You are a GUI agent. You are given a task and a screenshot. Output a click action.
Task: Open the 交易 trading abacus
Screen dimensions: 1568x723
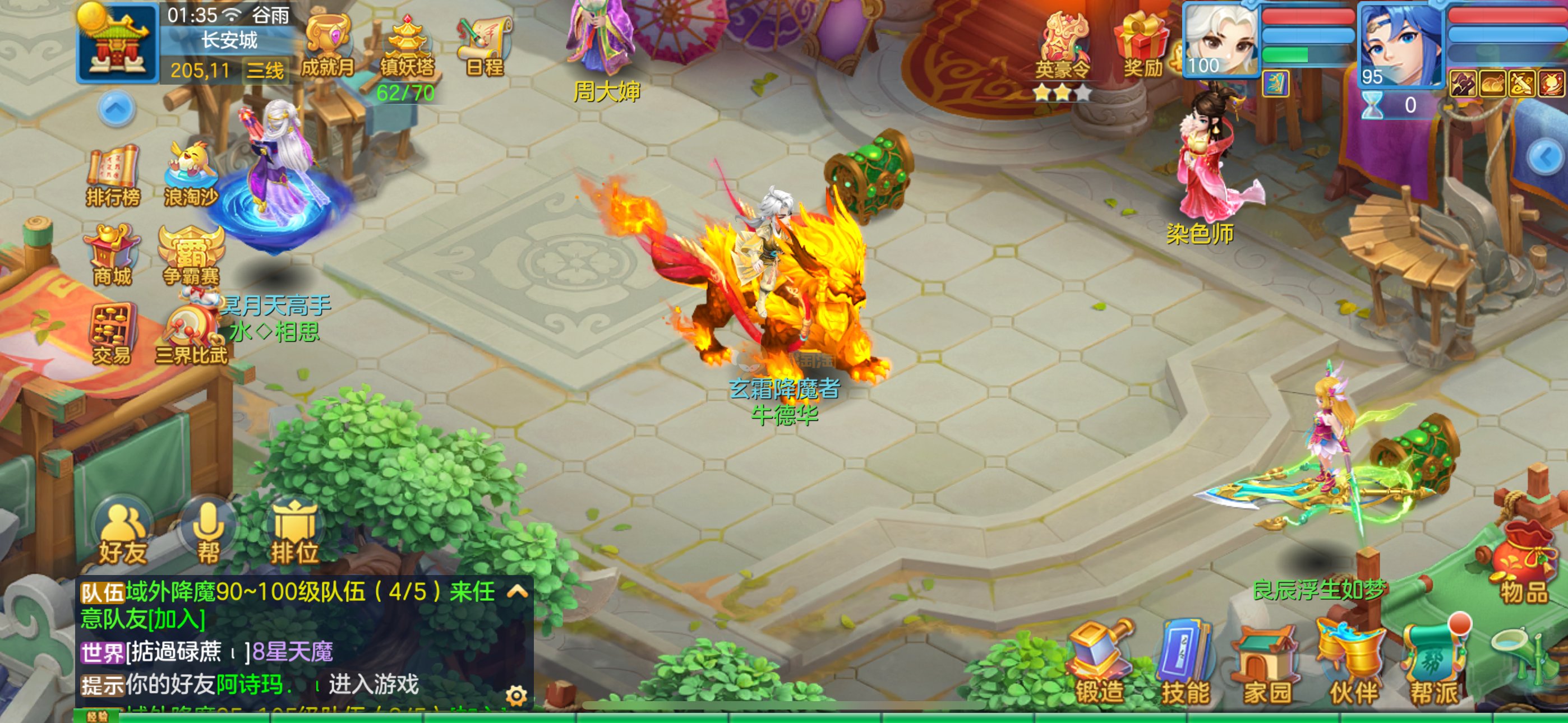(112, 333)
